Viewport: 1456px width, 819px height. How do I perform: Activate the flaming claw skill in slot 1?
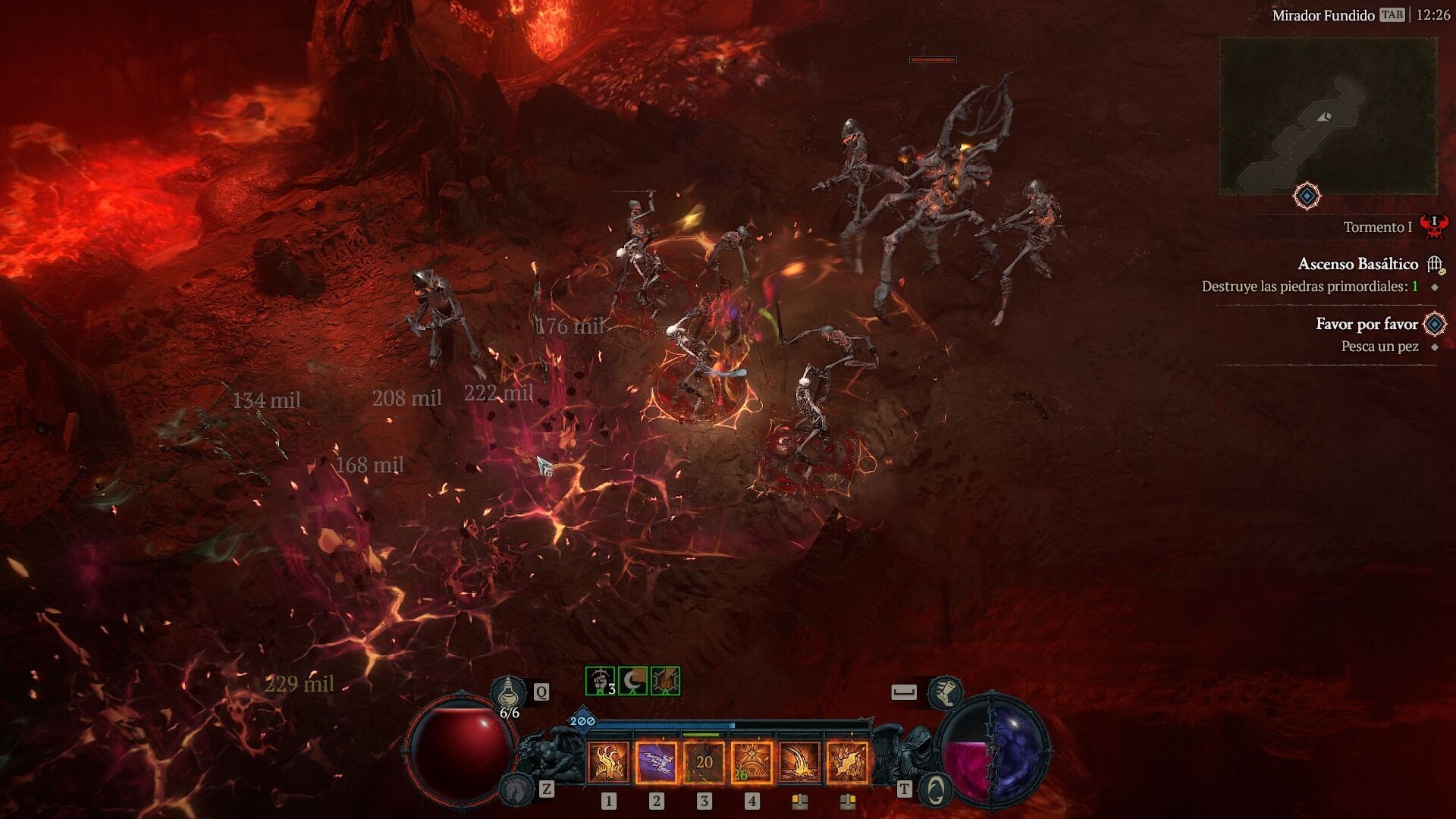coord(608,762)
